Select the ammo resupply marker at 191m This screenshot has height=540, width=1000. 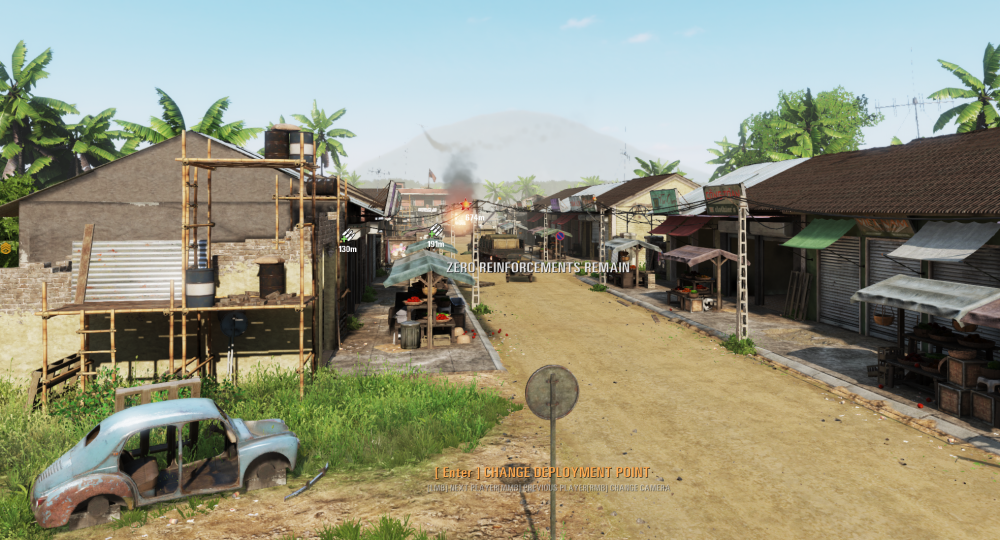pos(434,232)
